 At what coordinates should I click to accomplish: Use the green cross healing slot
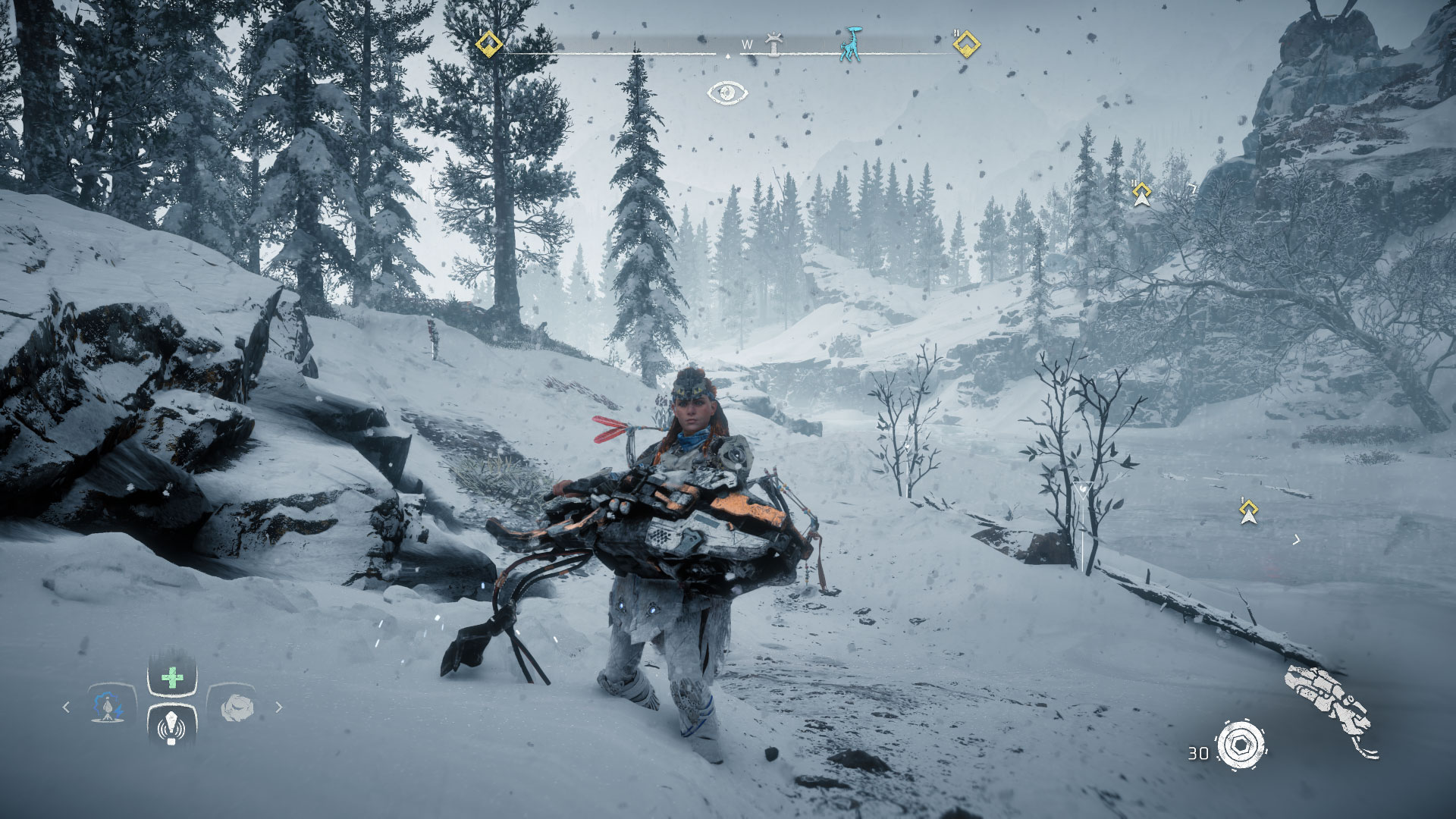172,677
